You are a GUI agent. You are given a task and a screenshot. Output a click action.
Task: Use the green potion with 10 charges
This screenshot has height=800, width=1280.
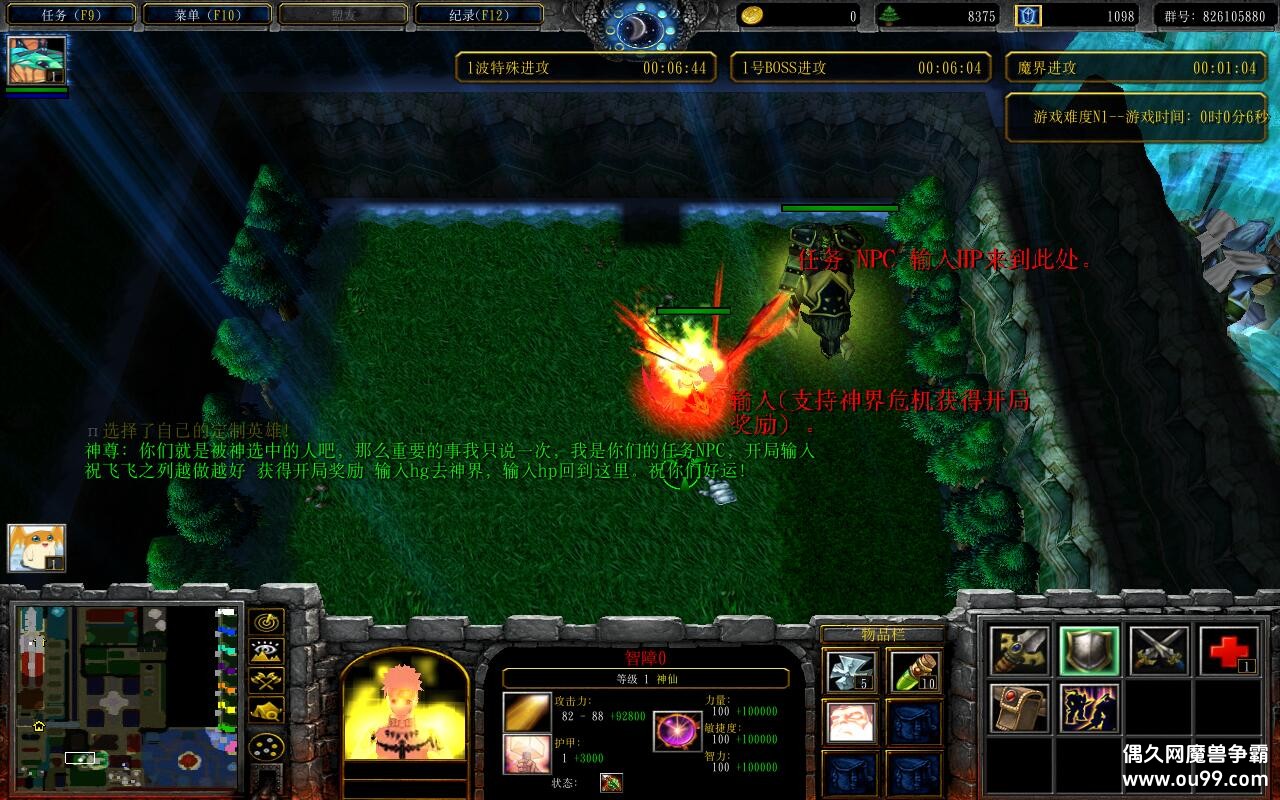pos(913,671)
